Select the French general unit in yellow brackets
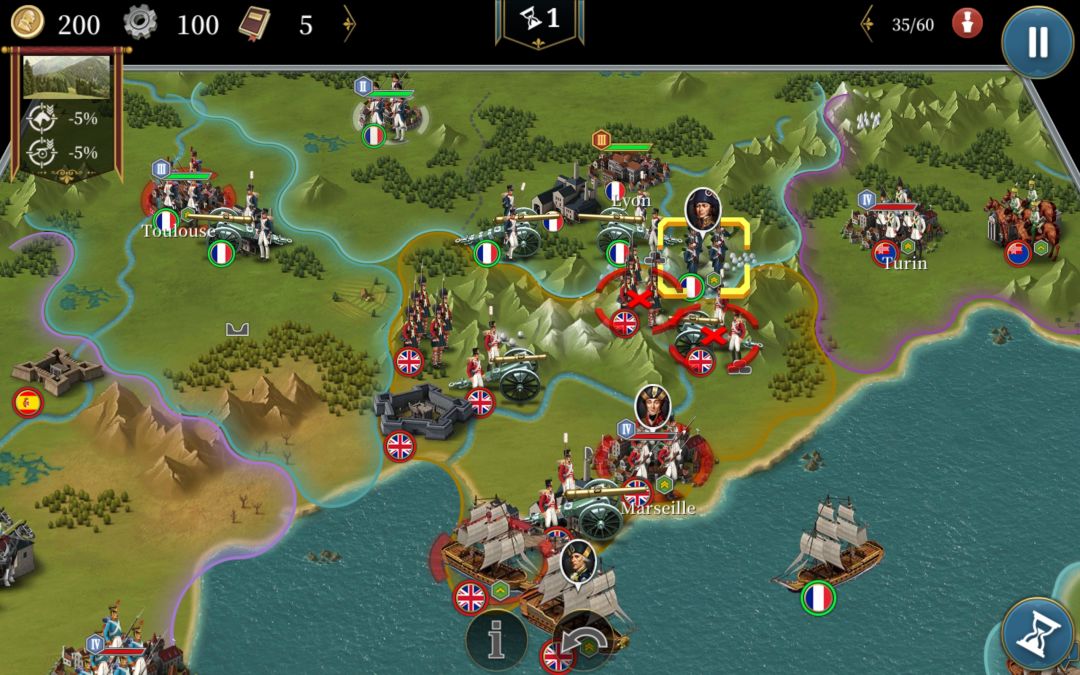The image size is (1080, 675). [x=703, y=255]
